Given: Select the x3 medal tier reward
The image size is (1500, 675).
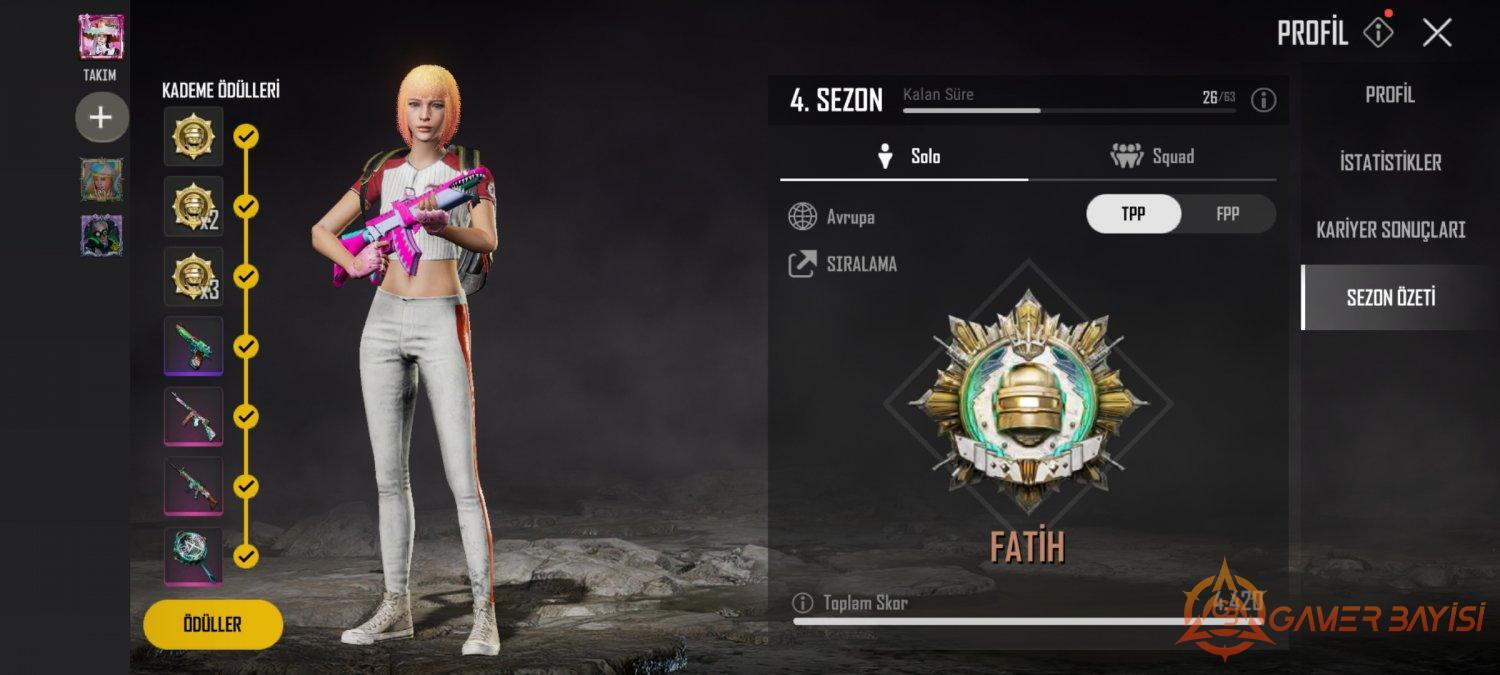Looking at the screenshot, I should [193, 276].
